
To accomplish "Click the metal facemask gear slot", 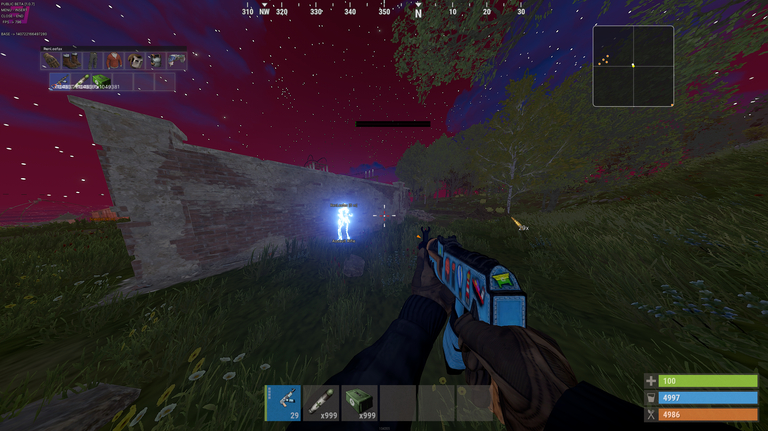I will click(x=135, y=61).
